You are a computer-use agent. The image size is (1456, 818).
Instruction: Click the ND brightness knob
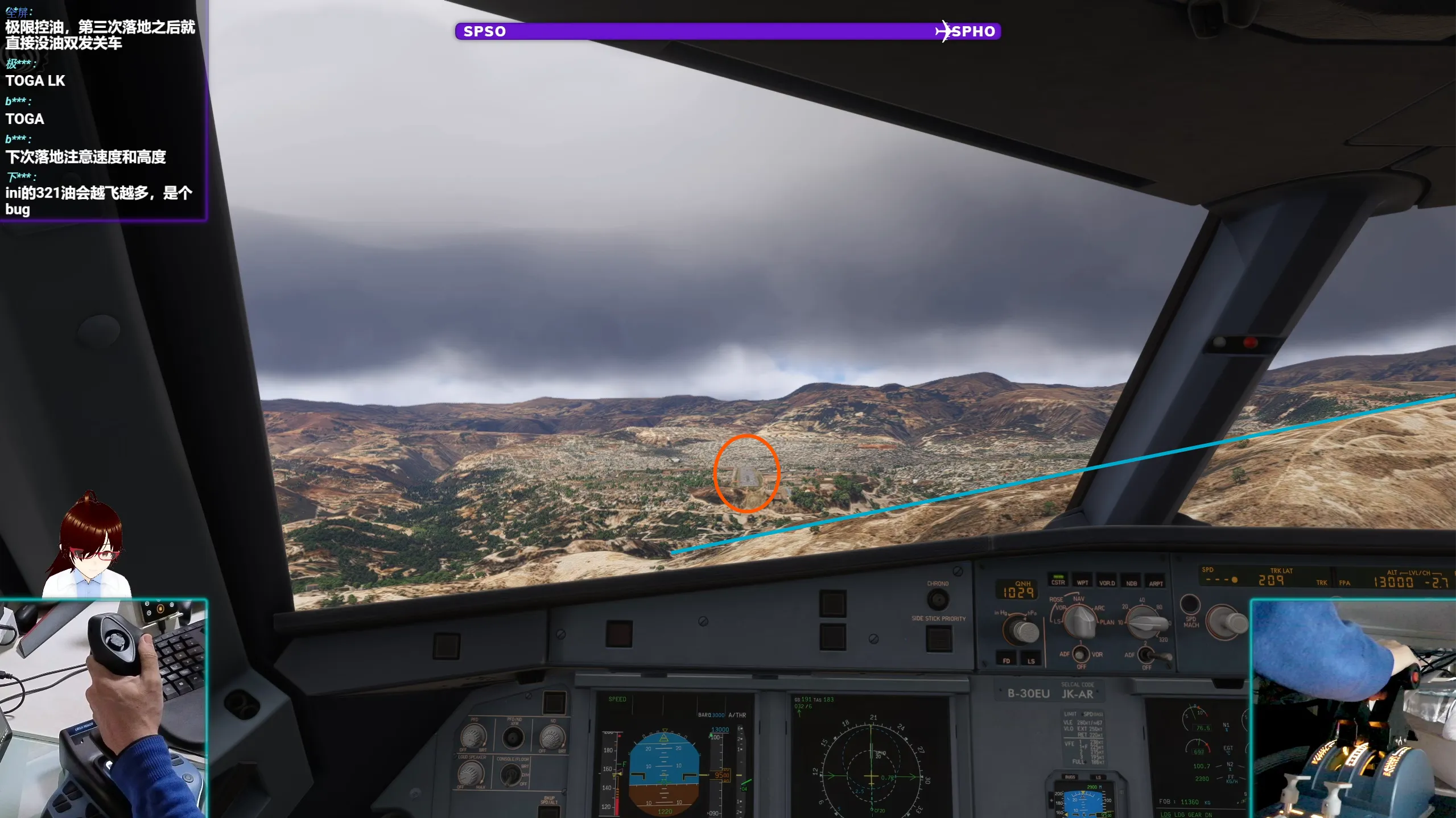(552, 738)
